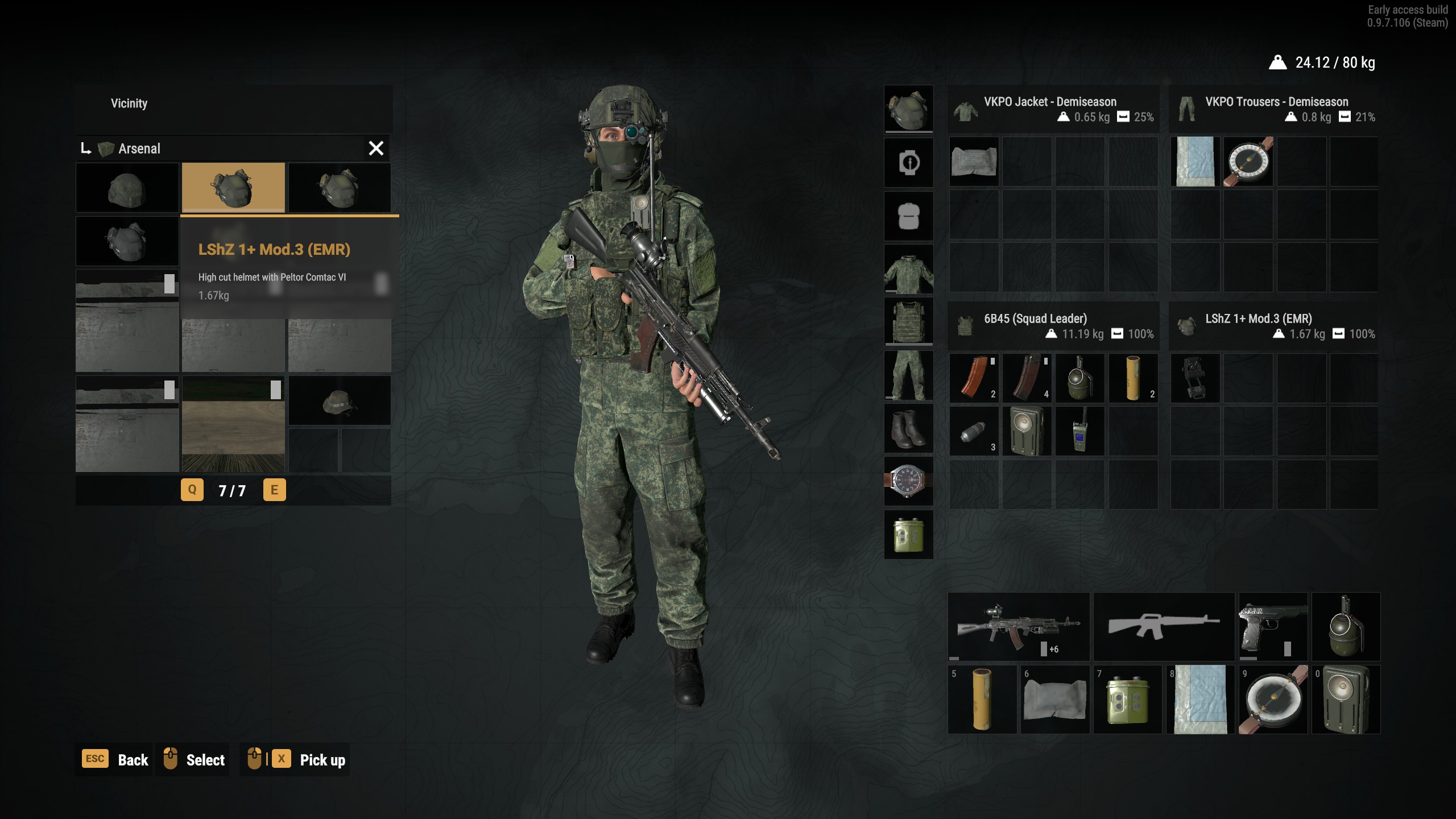Pick the handheld radio in vest storage
The width and height of the screenshot is (1456, 819).
tap(1079, 431)
